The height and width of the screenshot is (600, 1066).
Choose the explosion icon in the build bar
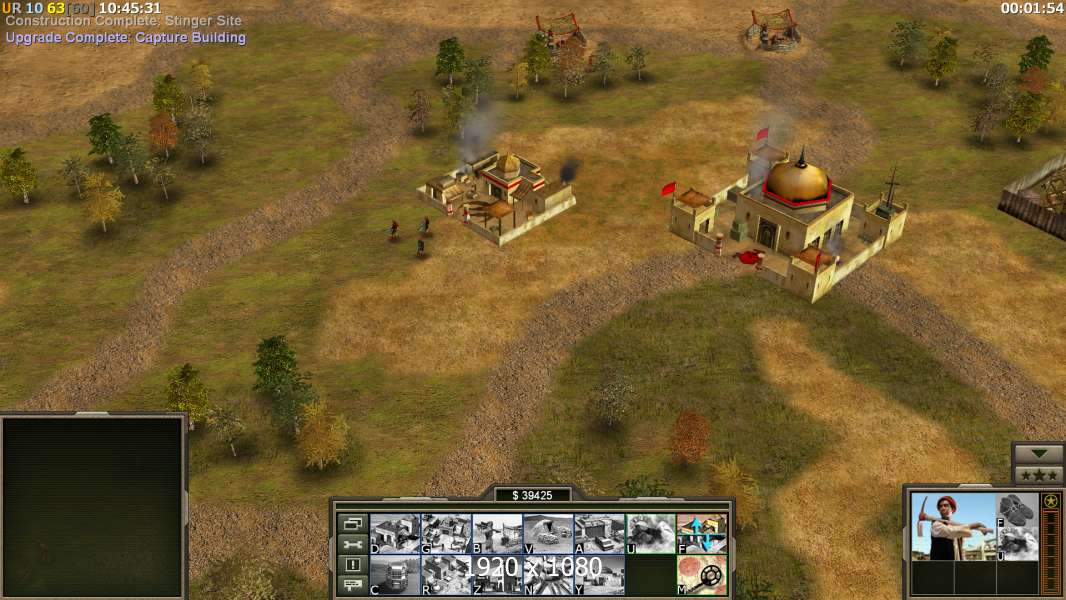click(651, 534)
